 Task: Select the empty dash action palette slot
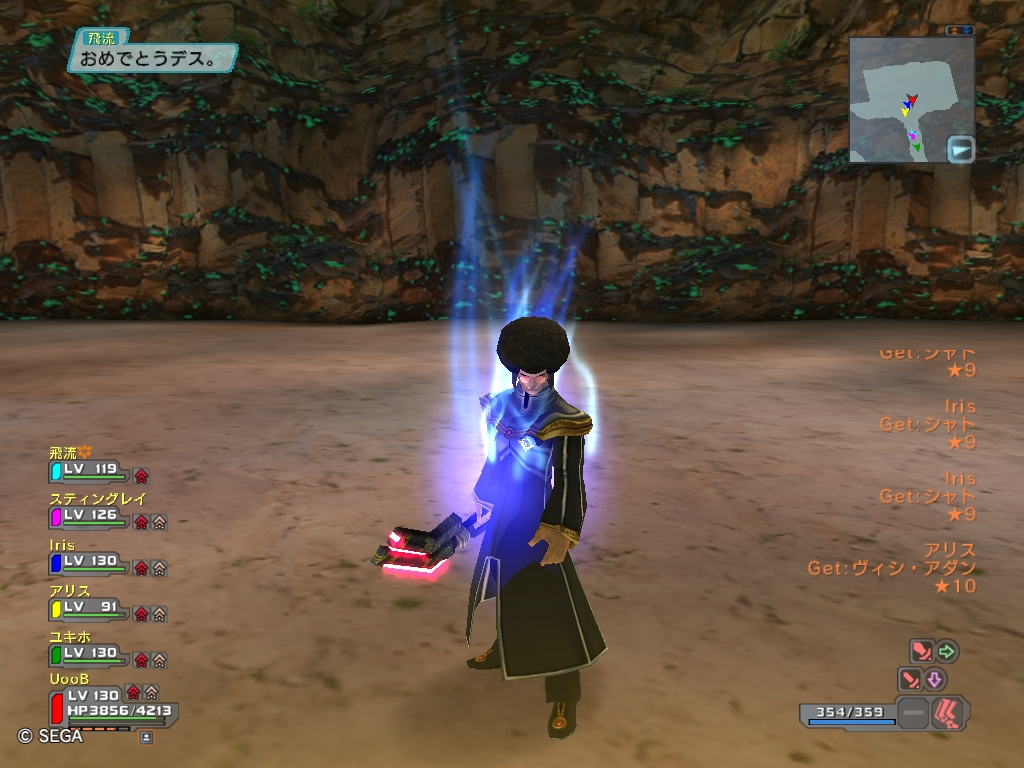pyautogui.click(x=912, y=713)
